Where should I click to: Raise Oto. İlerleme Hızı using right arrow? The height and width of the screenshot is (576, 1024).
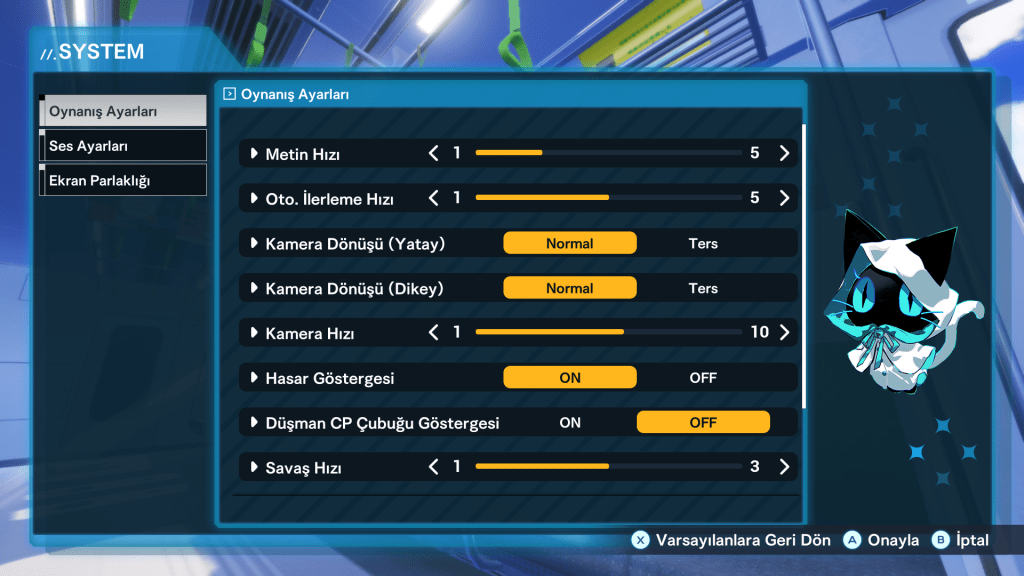coord(784,198)
